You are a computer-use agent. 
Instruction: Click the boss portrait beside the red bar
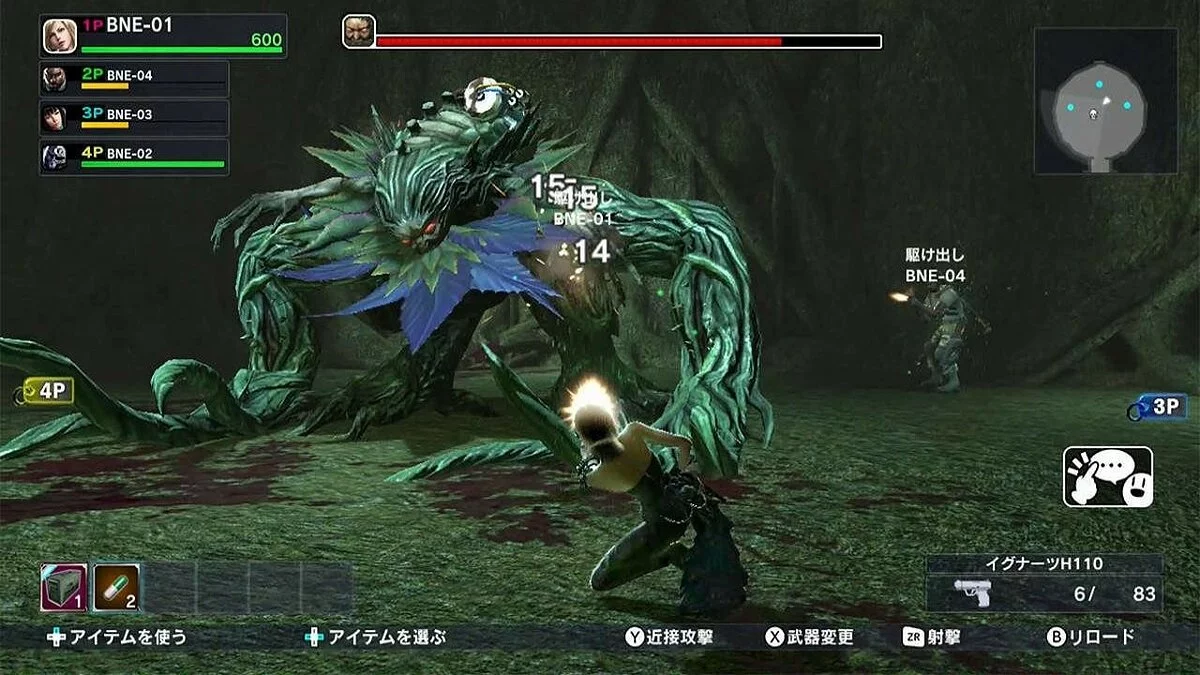[359, 32]
